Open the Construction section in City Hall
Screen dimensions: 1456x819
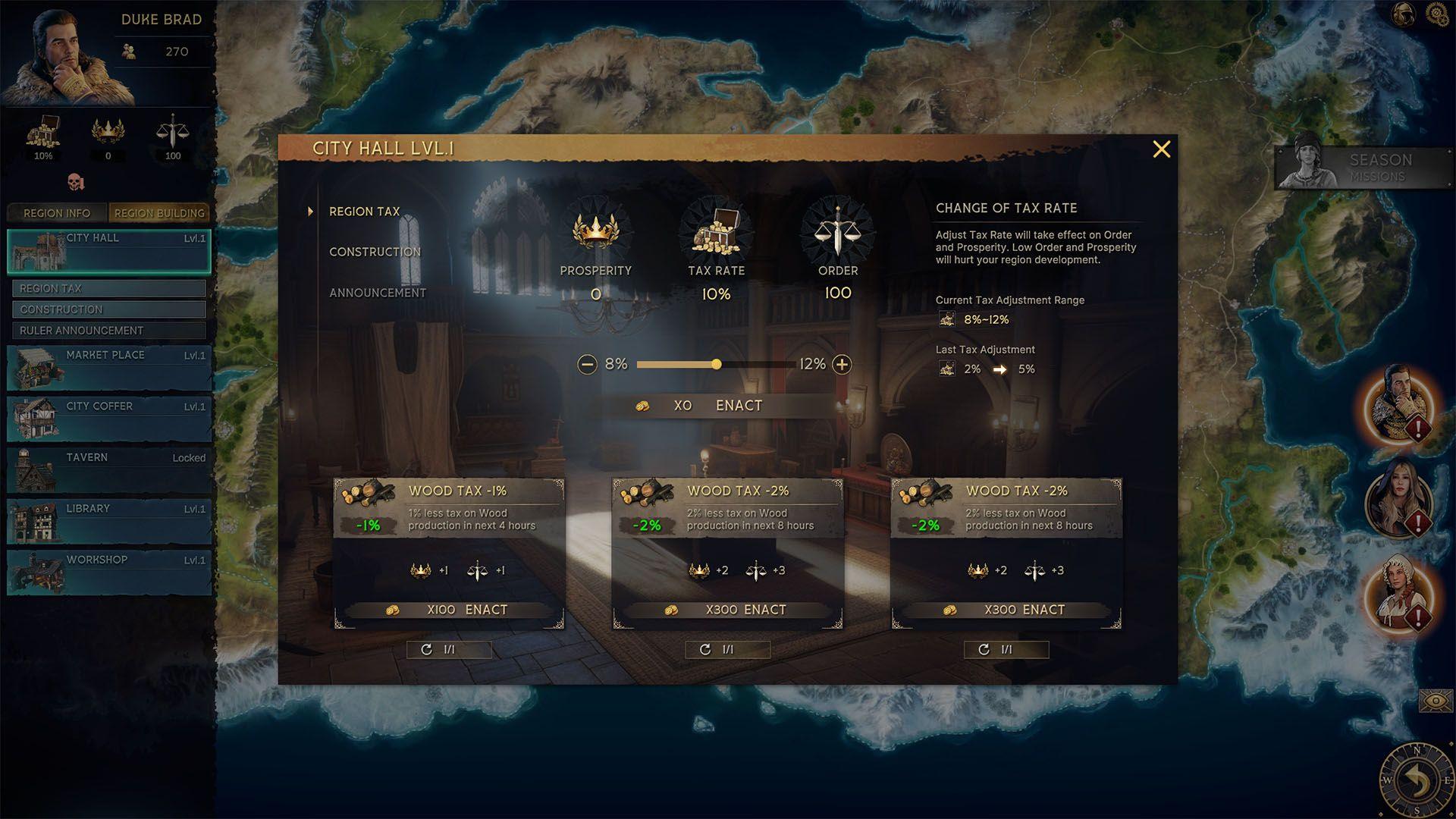point(375,252)
